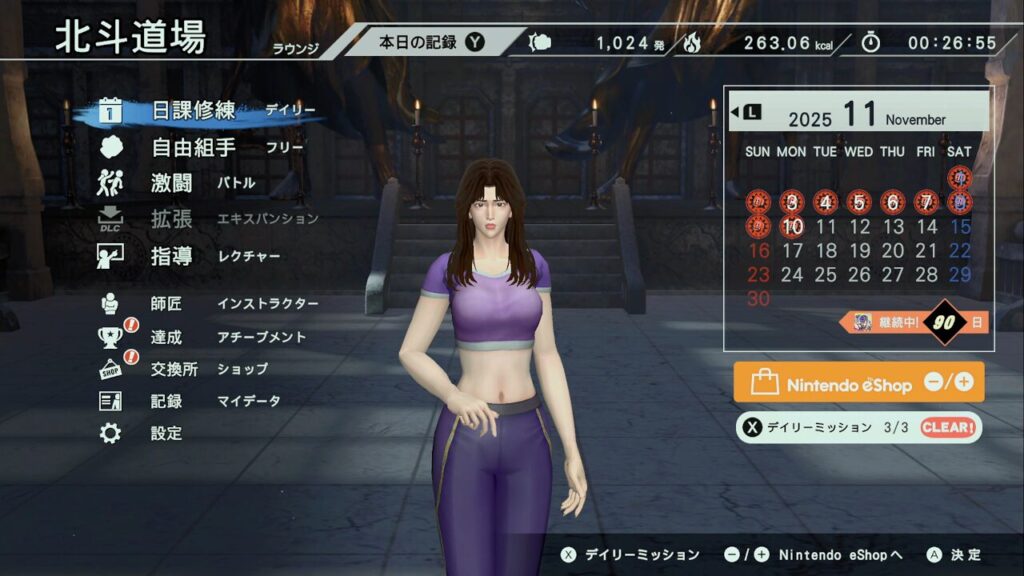
Task: View 達成 (Achievement) list
Action: tap(167, 337)
